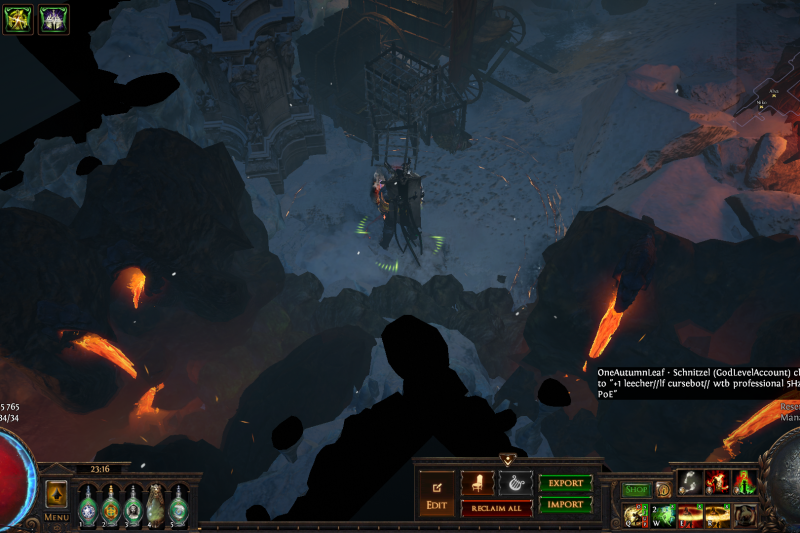Open the hideout Edit mode
Screen dimensions: 800x533
pos(436,494)
